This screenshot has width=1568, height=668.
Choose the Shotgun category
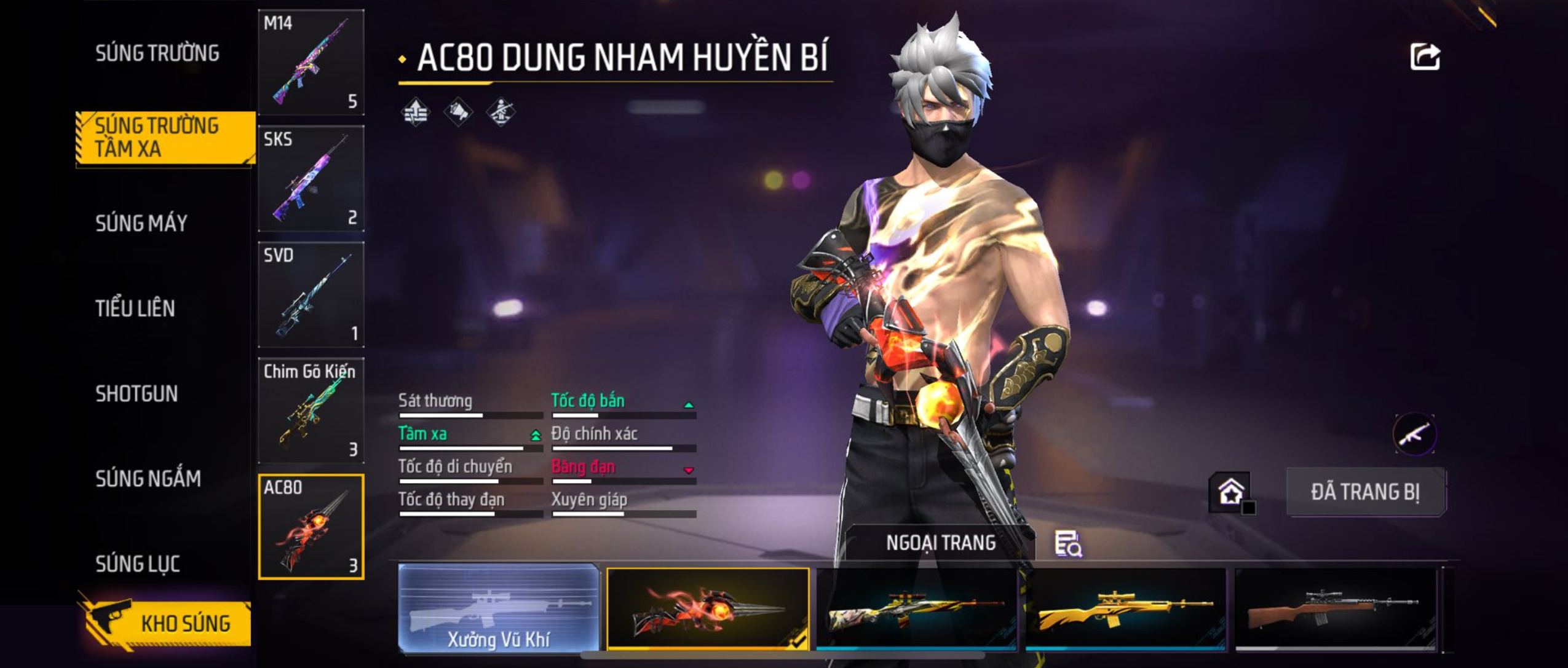(137, 394)
